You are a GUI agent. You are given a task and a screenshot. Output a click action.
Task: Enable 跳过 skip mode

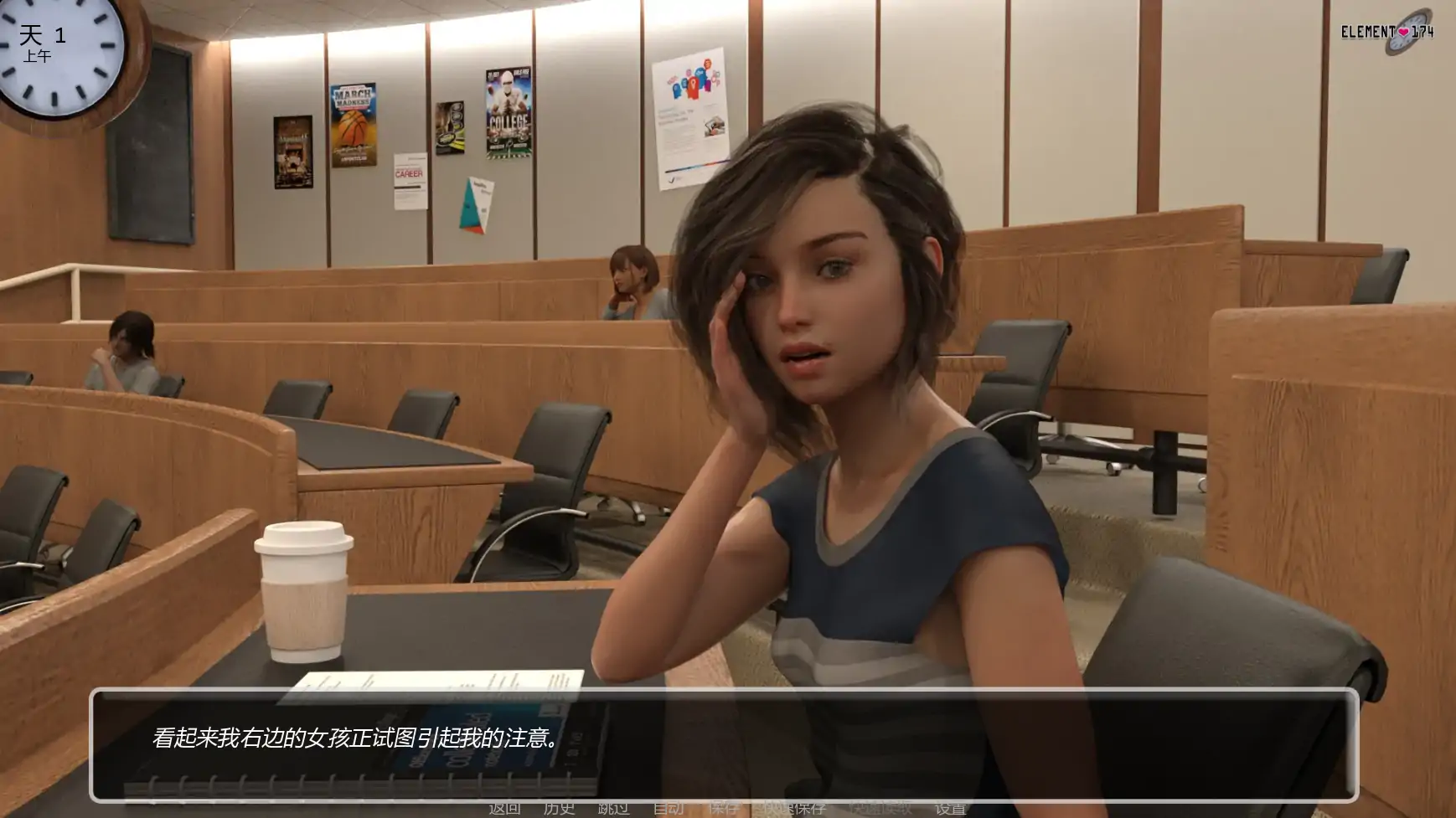pyautogui.click(x=614, y=808)
